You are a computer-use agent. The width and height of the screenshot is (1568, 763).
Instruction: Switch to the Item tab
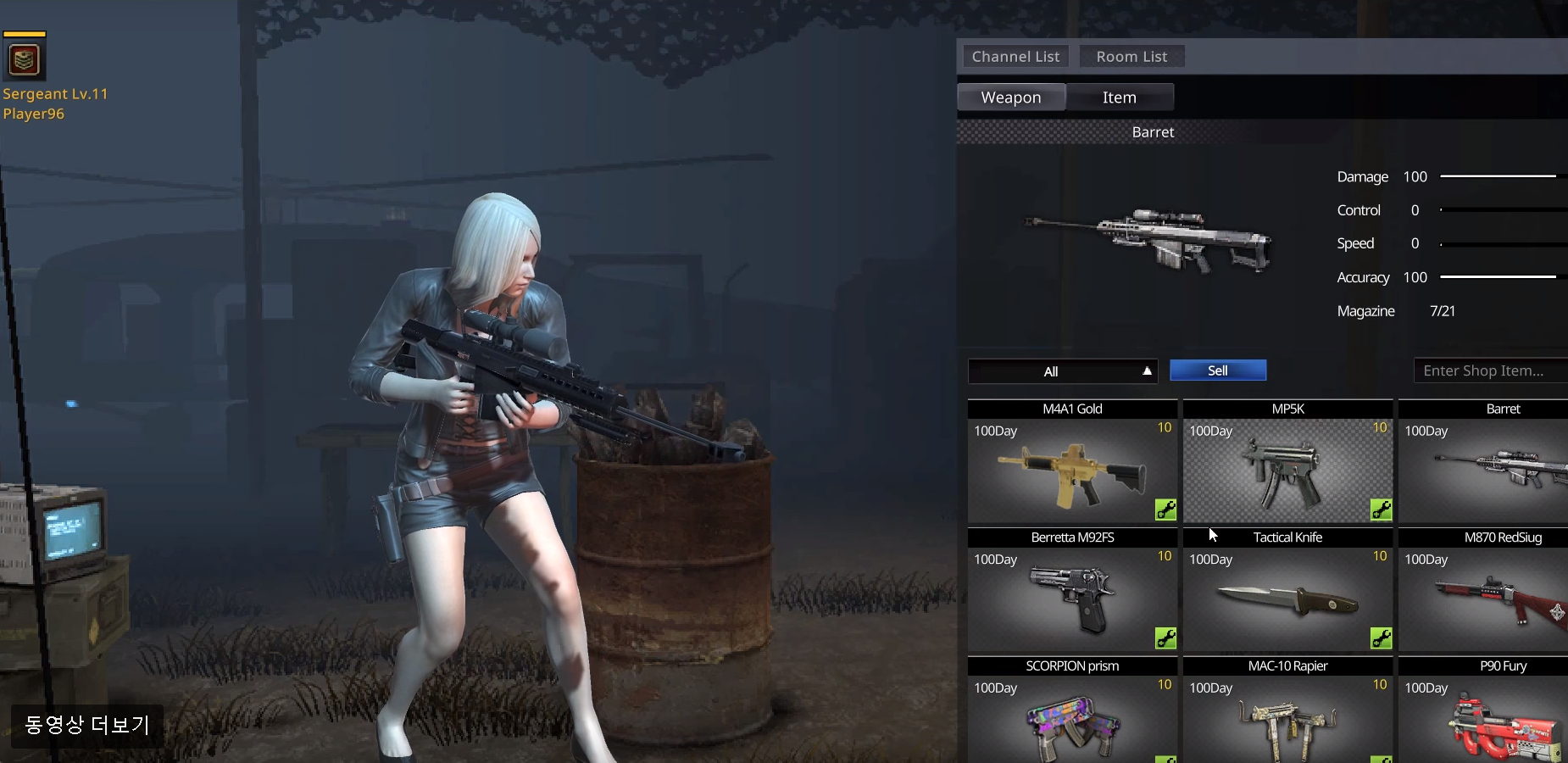pos(1120,97)
